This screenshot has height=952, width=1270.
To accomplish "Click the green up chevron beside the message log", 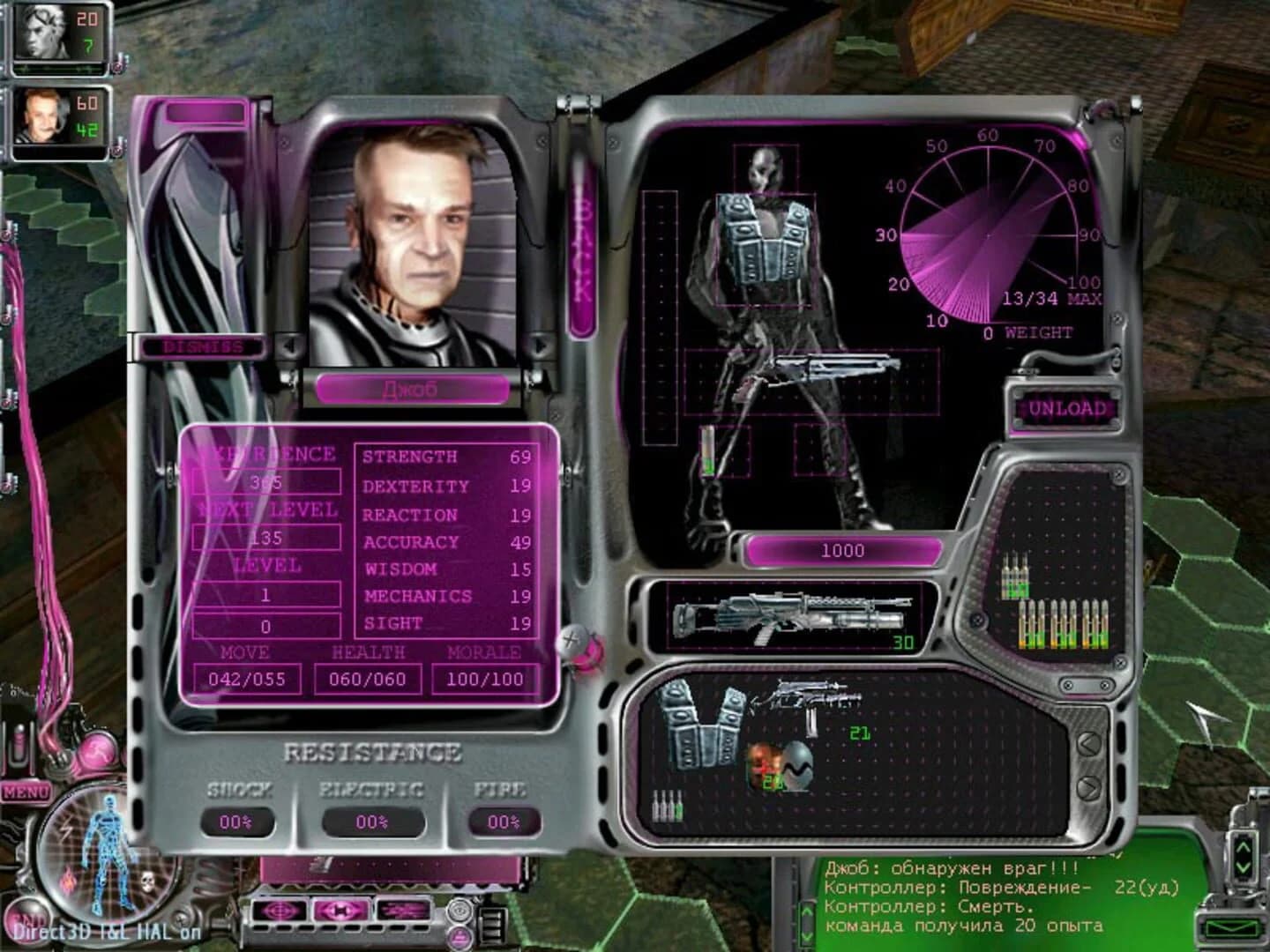I will 1243,847.
